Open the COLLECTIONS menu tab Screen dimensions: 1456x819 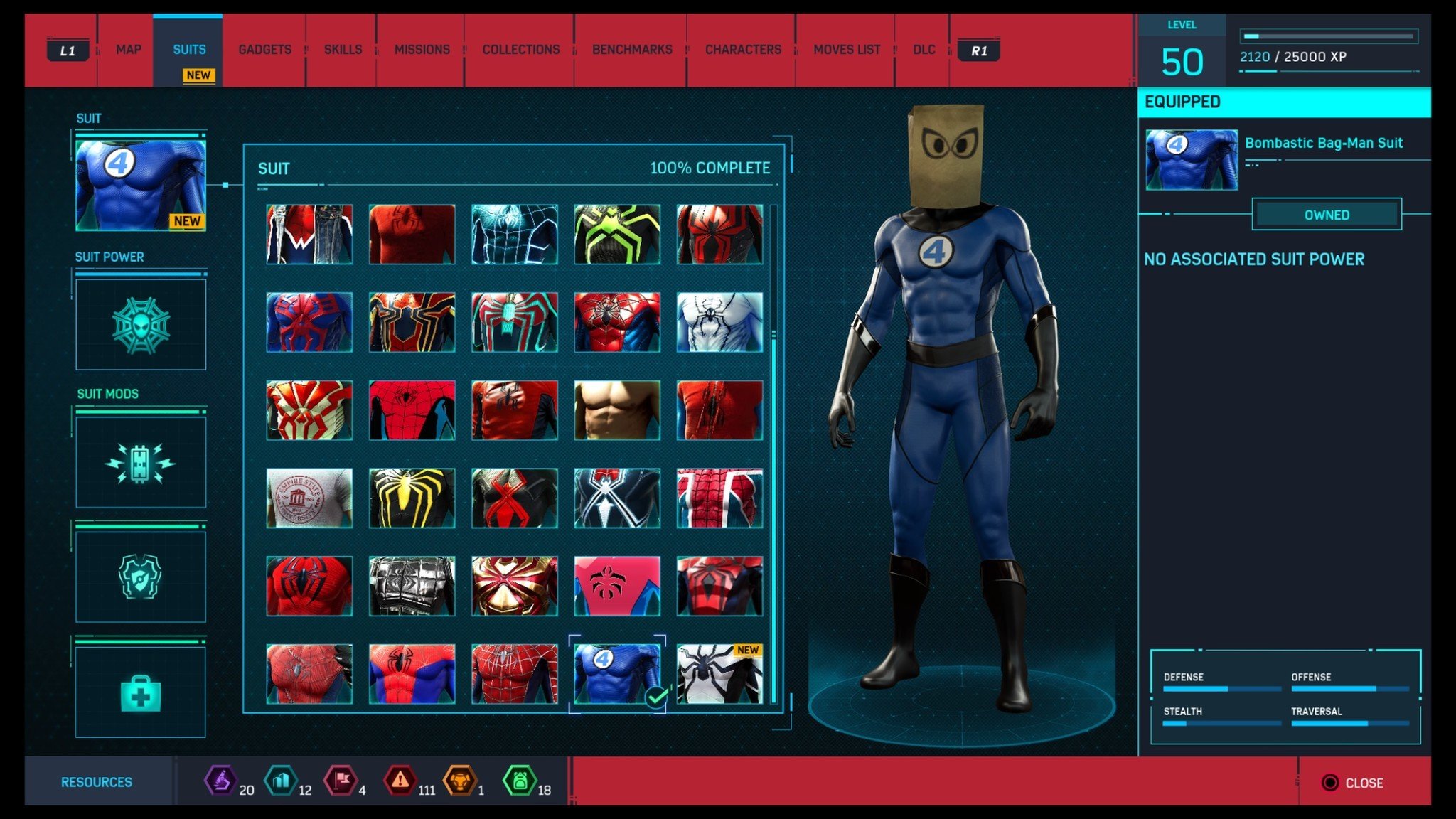point(520,50)
